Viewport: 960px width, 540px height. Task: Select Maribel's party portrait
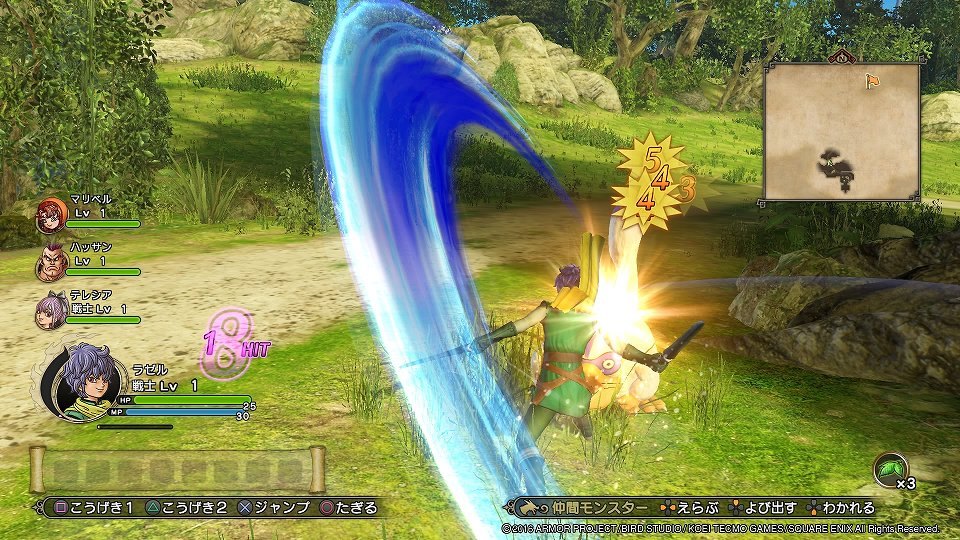coord(49,214)
